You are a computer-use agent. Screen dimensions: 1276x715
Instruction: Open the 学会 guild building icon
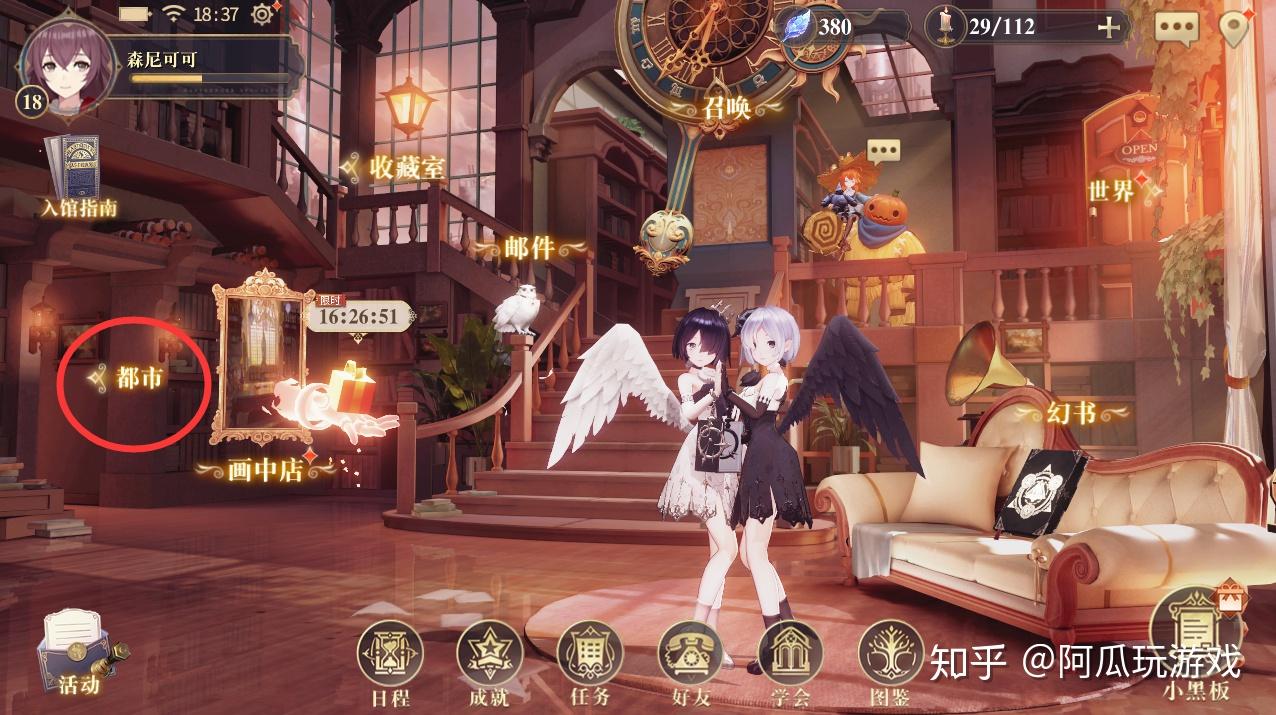(789, 660)
